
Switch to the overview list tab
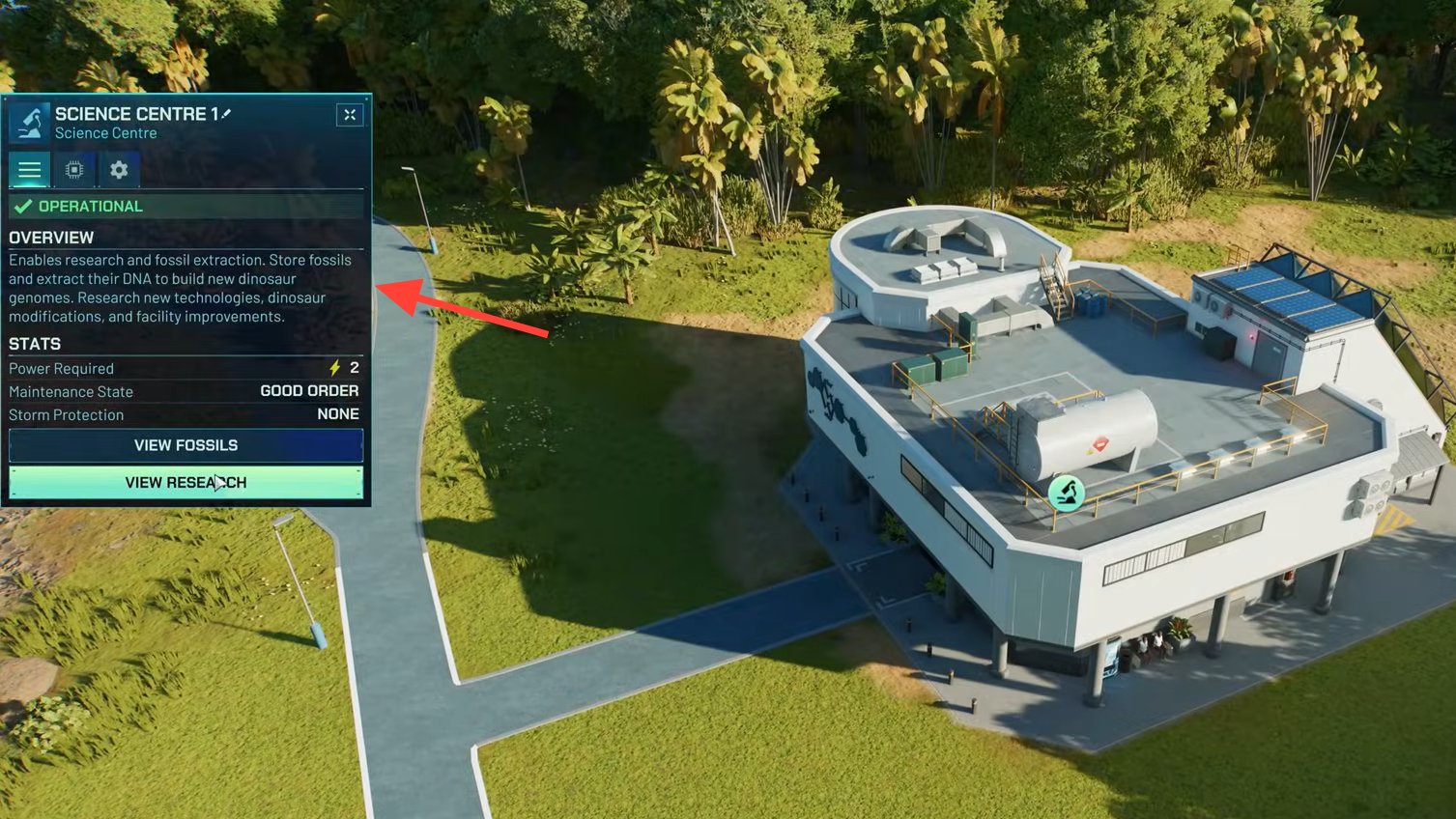[x=30, y=170]
